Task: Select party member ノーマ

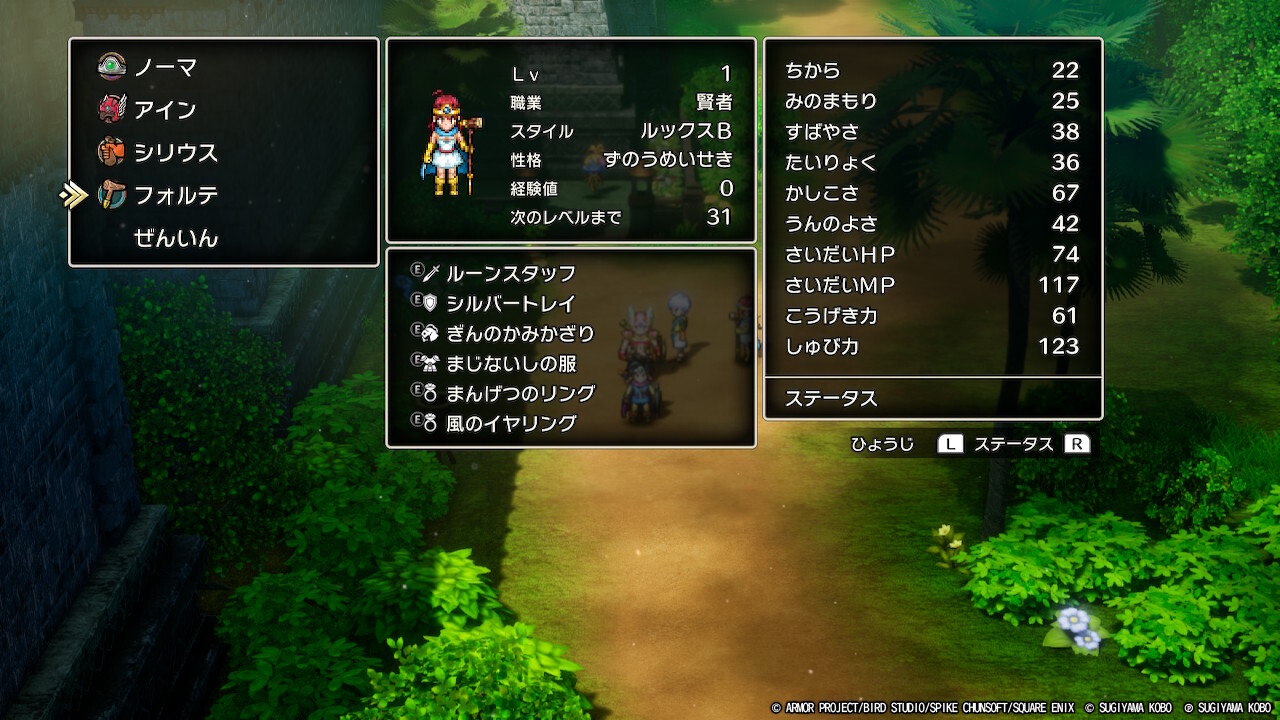Action: pos(165,68)
